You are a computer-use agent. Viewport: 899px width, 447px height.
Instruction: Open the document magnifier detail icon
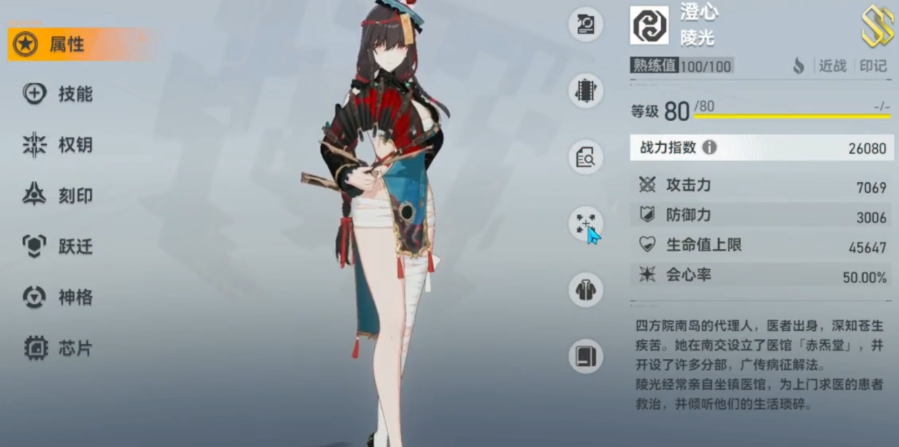pyautogui.click(x=586, y=157)
